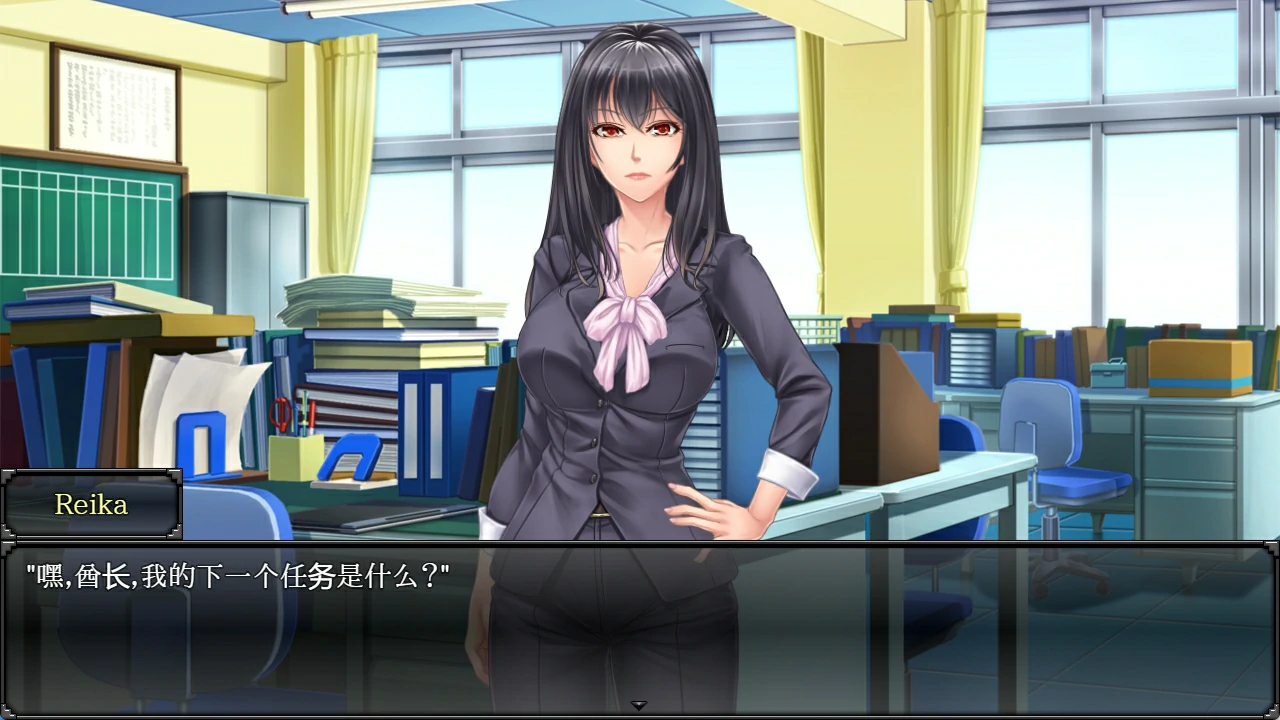Screen dimensions: 1280x720
Task: Click the dialogue text box
Action: 640,630
